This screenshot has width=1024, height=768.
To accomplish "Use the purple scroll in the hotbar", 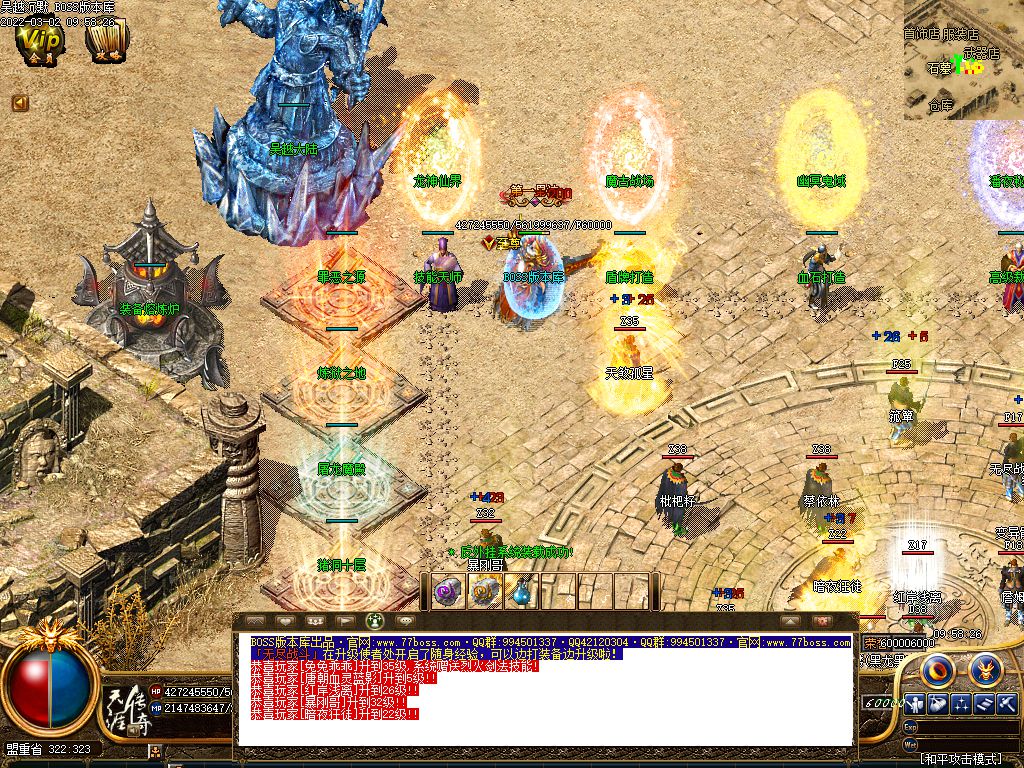I will pyautogui.click(x=446, y=593).
